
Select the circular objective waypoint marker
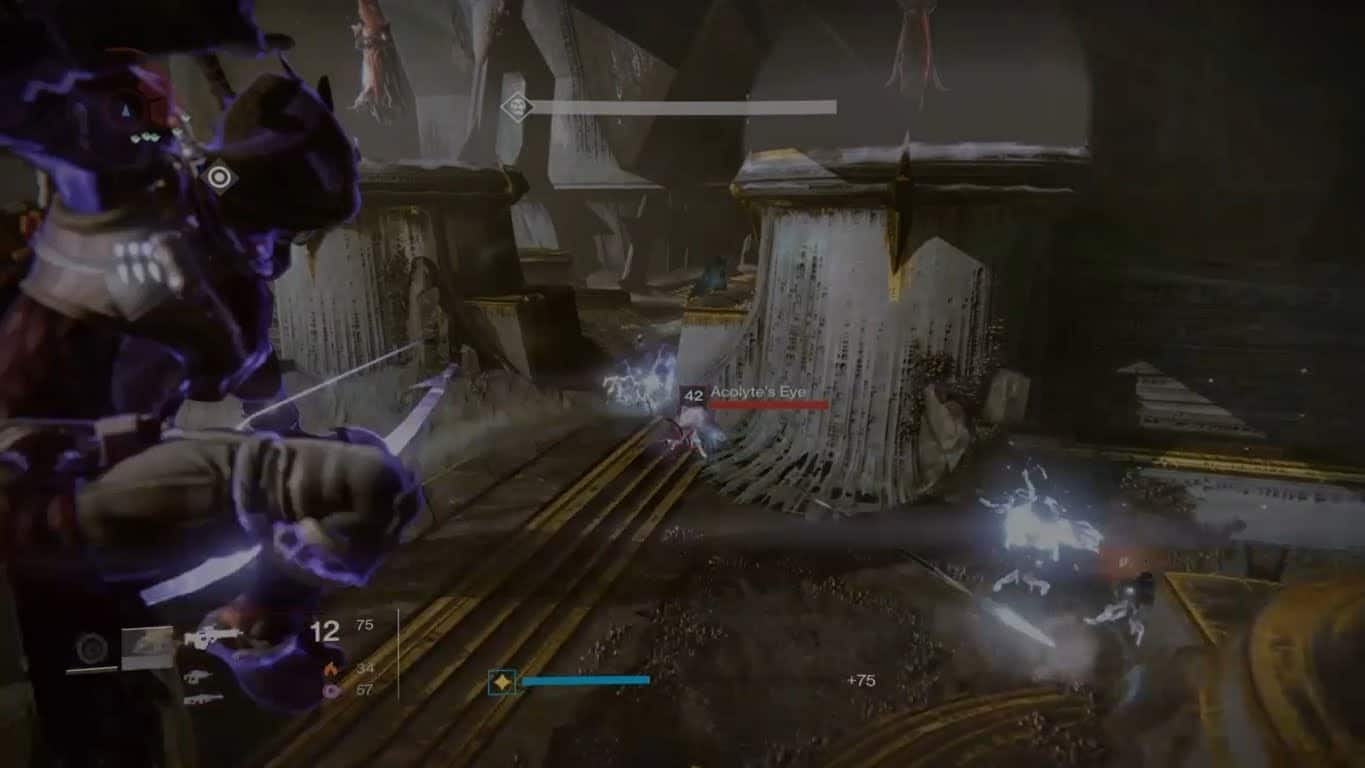218,178
